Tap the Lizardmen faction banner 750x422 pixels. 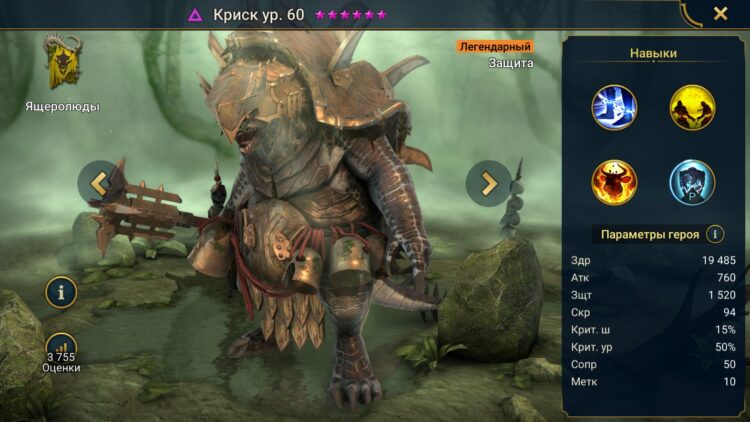pos(62,66)
